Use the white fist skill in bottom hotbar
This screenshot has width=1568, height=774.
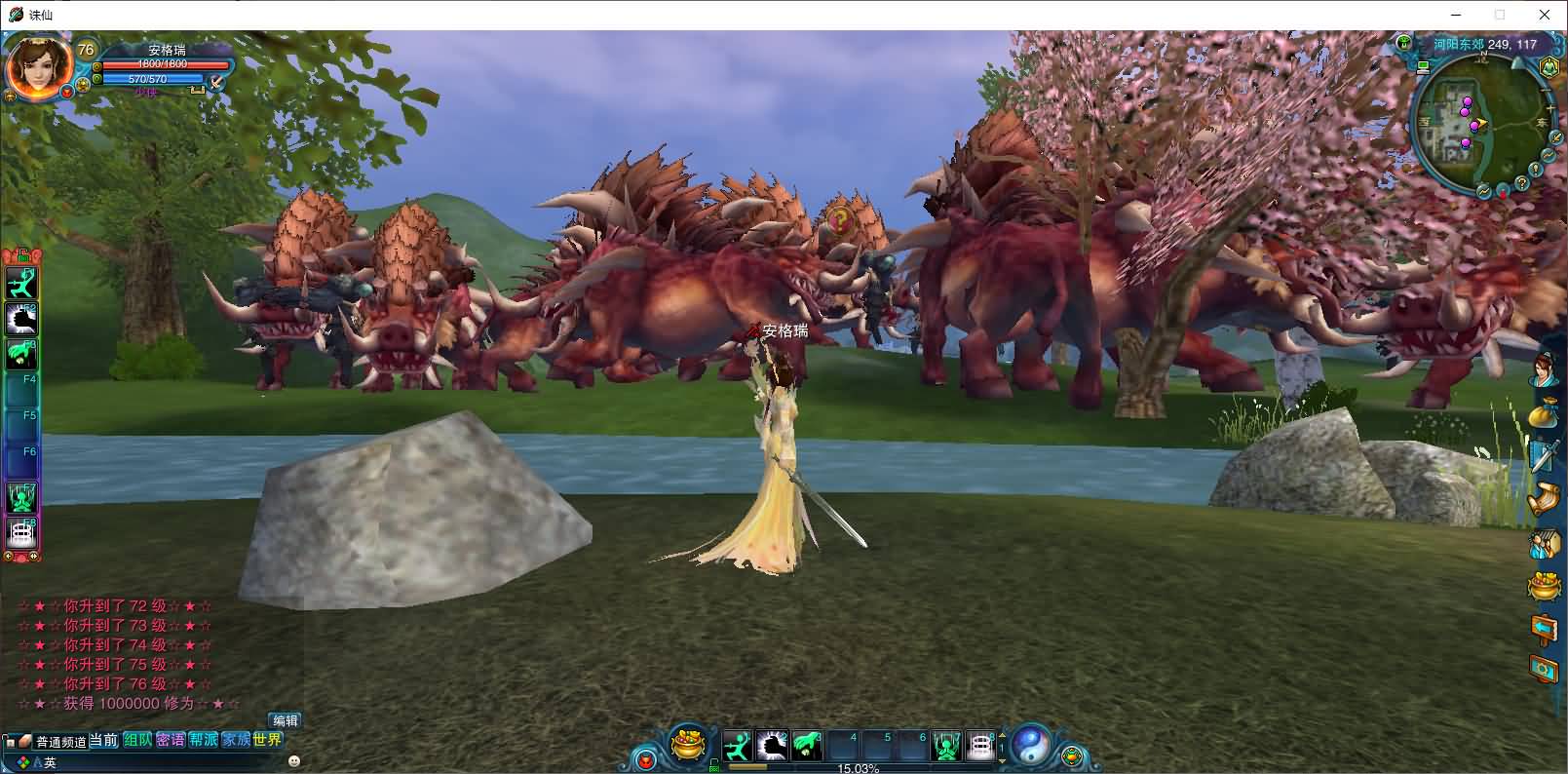coord(771,747)
